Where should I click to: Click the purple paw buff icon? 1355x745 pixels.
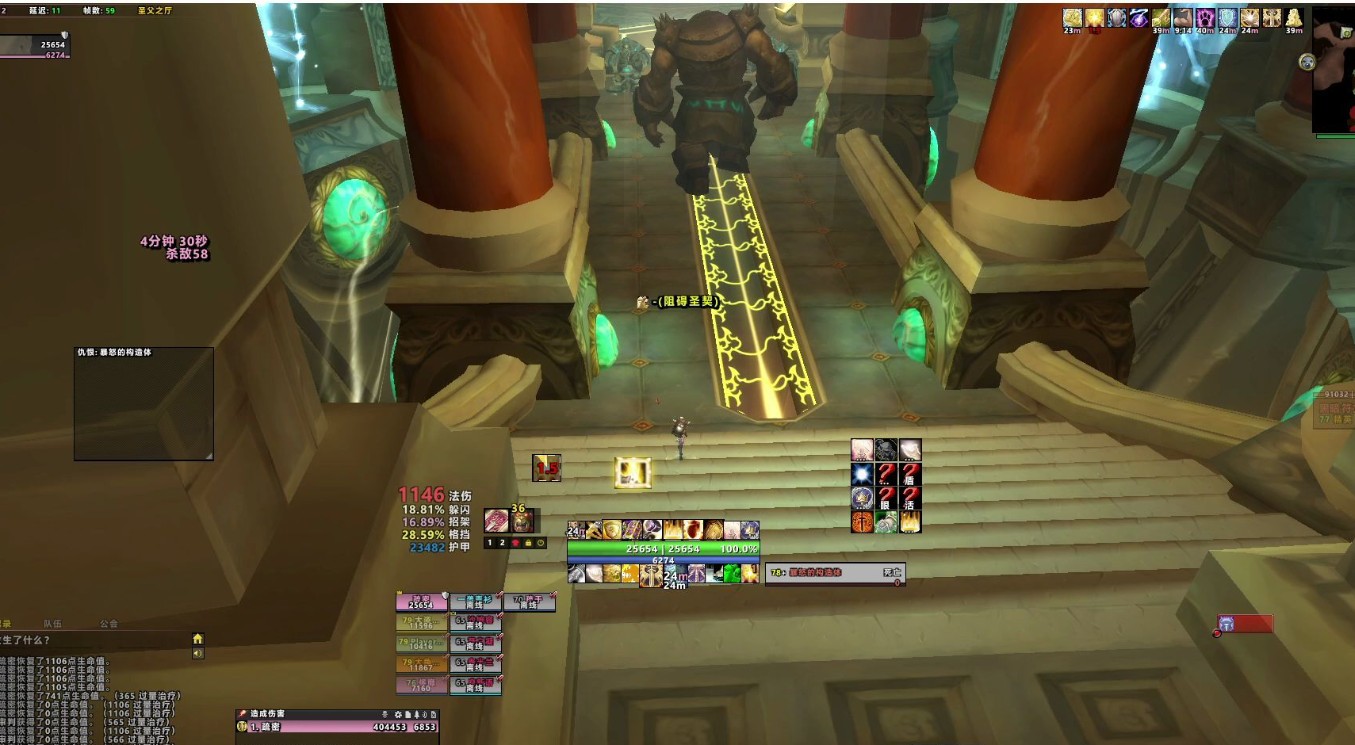(1206, 18)
